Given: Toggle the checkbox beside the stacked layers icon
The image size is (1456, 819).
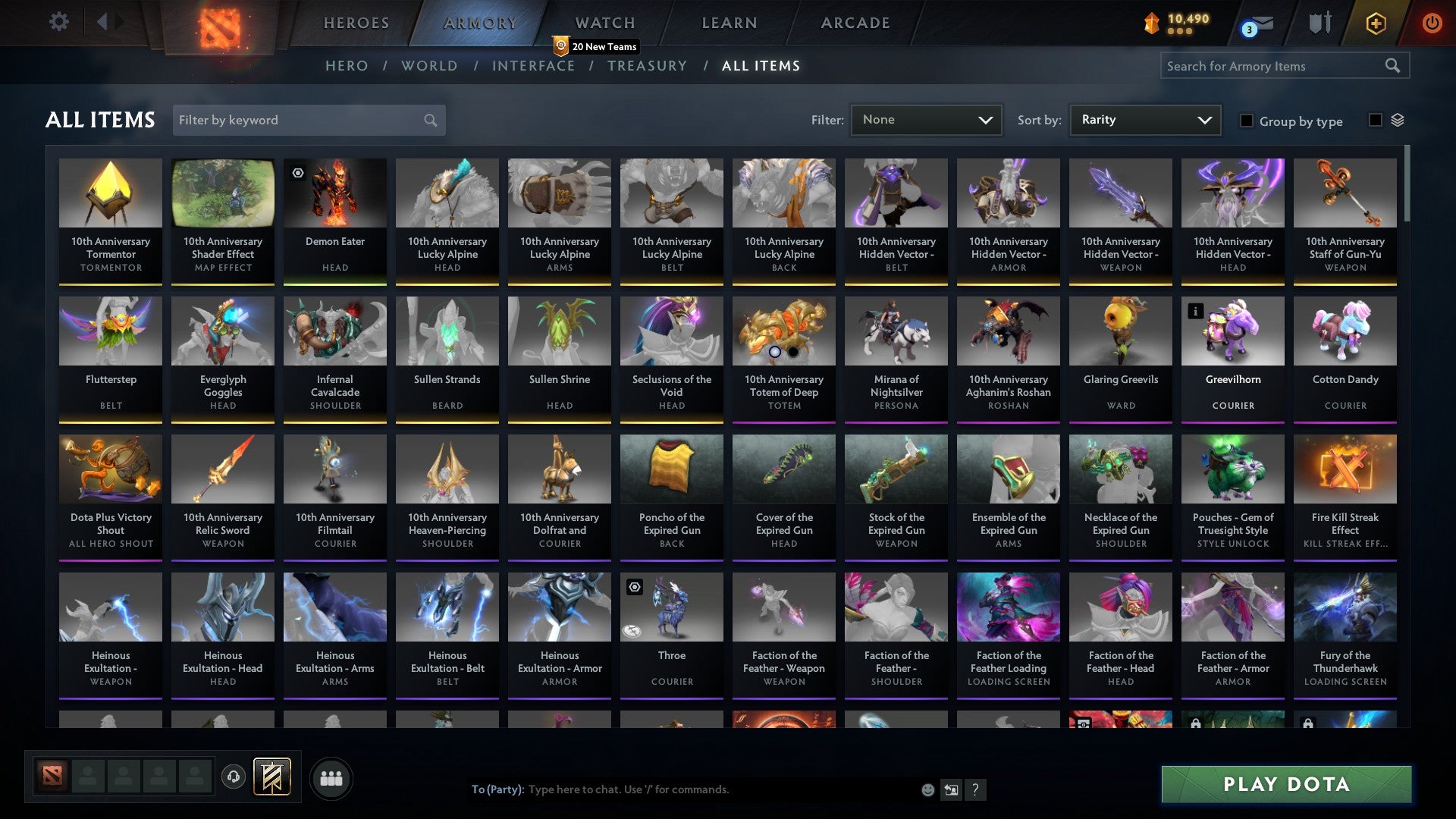Looking at the screenshot, I should 1374,119.
